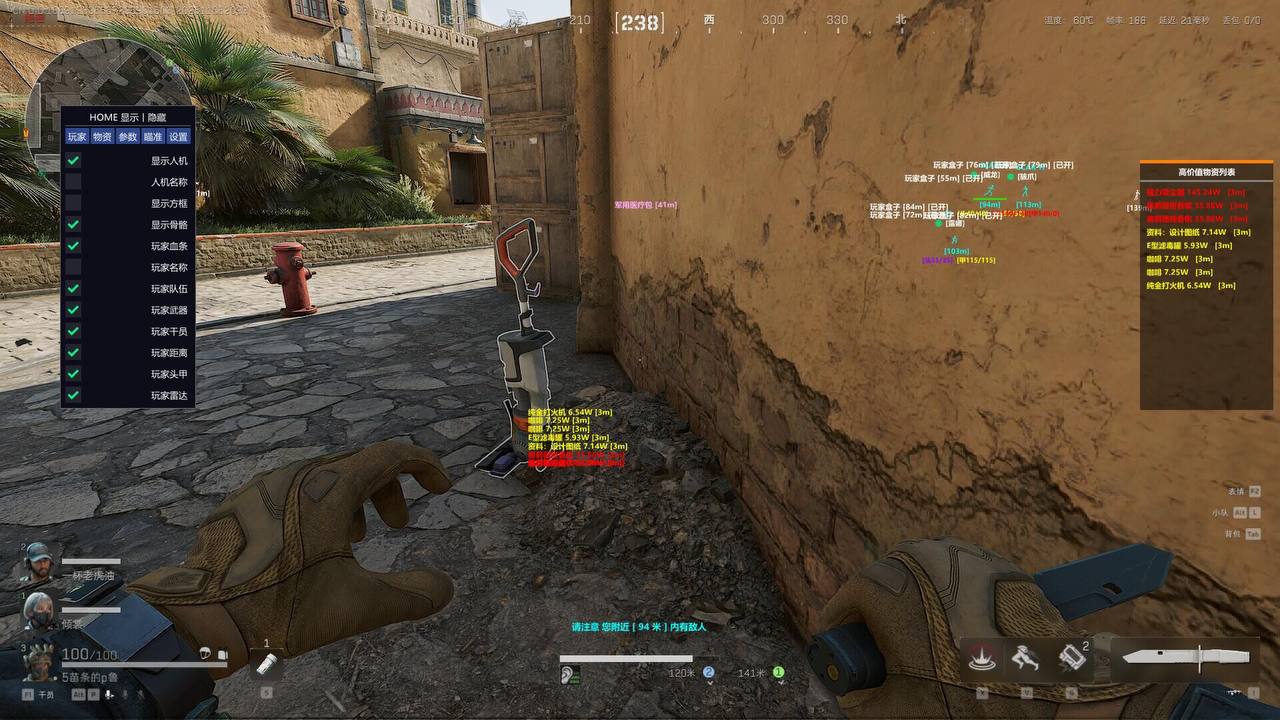Toggle the 显示骨骼 checkbox

click(73, 225)
